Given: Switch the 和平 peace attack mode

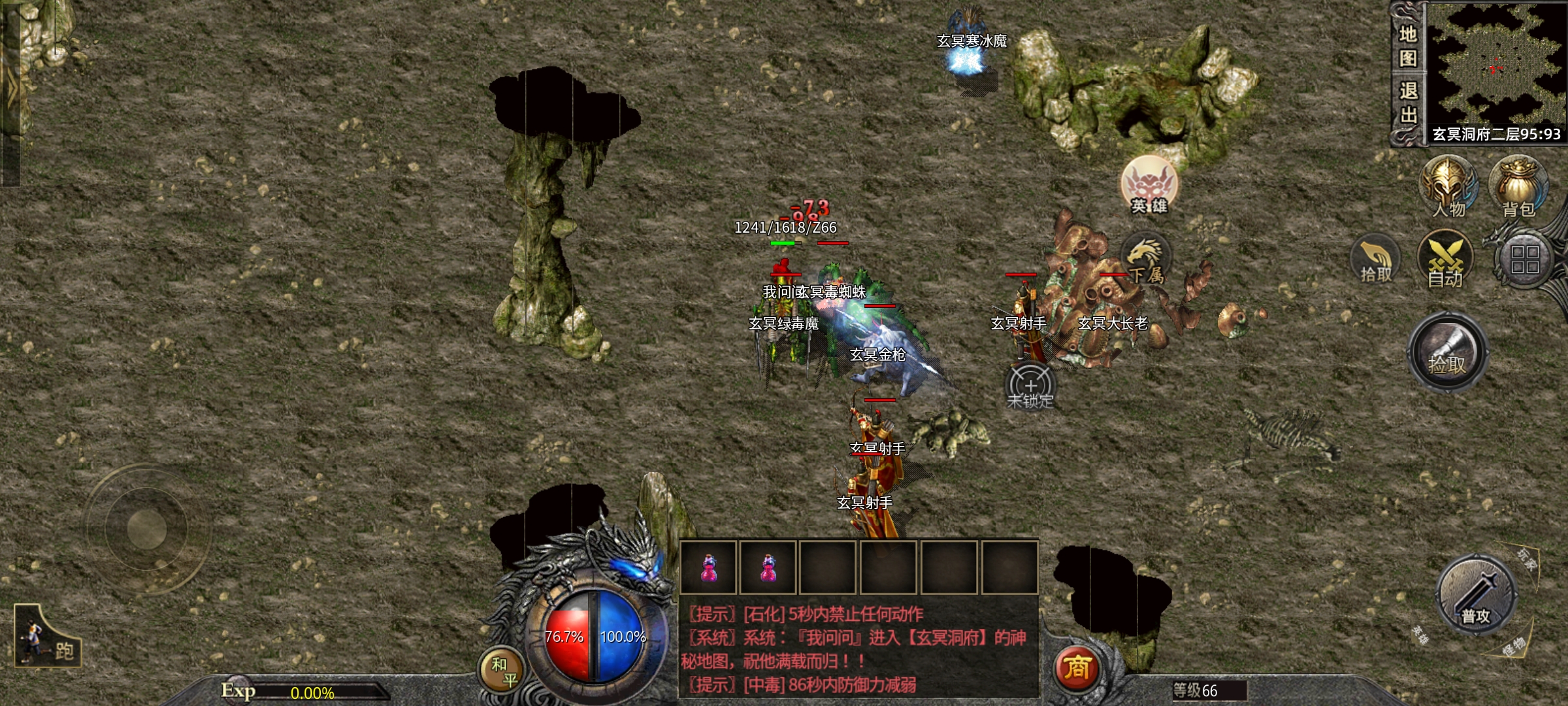Looking at the screenshot, I should click(x=503, y=671).
